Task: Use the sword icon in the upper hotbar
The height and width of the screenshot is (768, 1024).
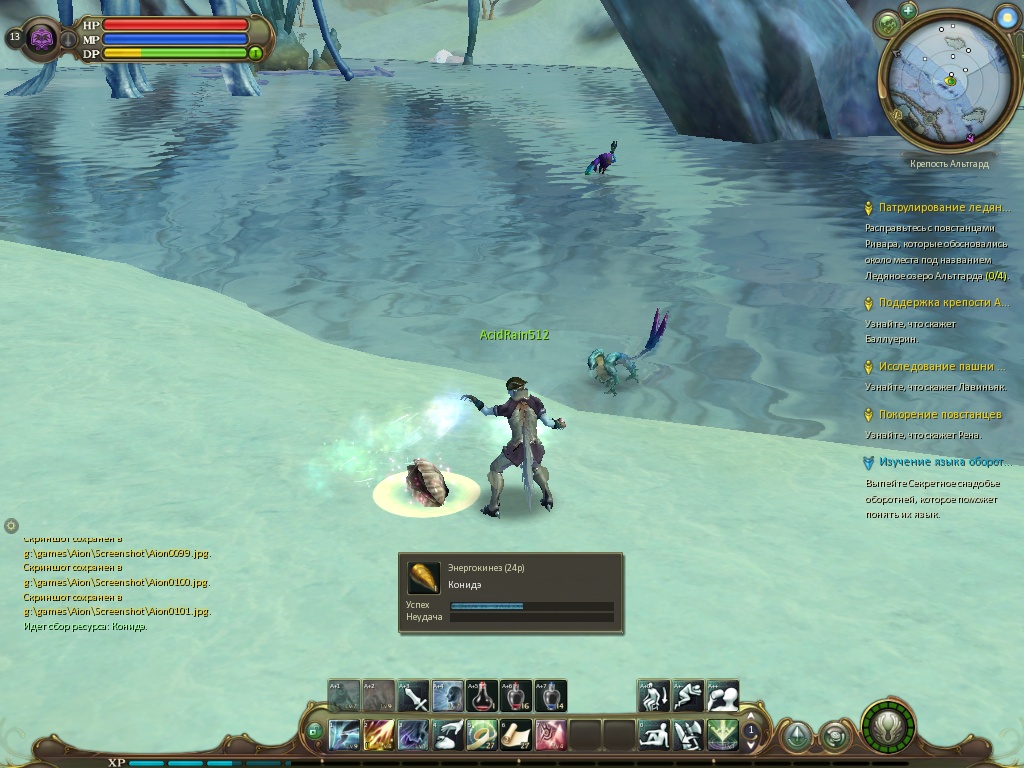Action: pyautogui.click(x=414, y=696)
